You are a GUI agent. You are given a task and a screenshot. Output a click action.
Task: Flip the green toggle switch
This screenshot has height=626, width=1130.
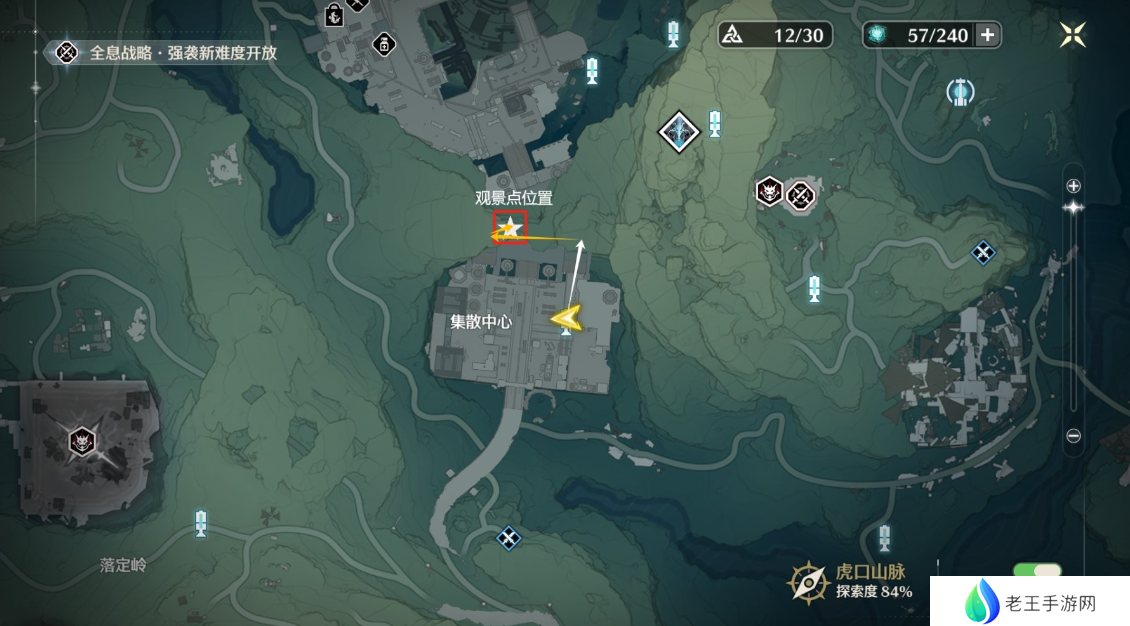click(1038, 572)
